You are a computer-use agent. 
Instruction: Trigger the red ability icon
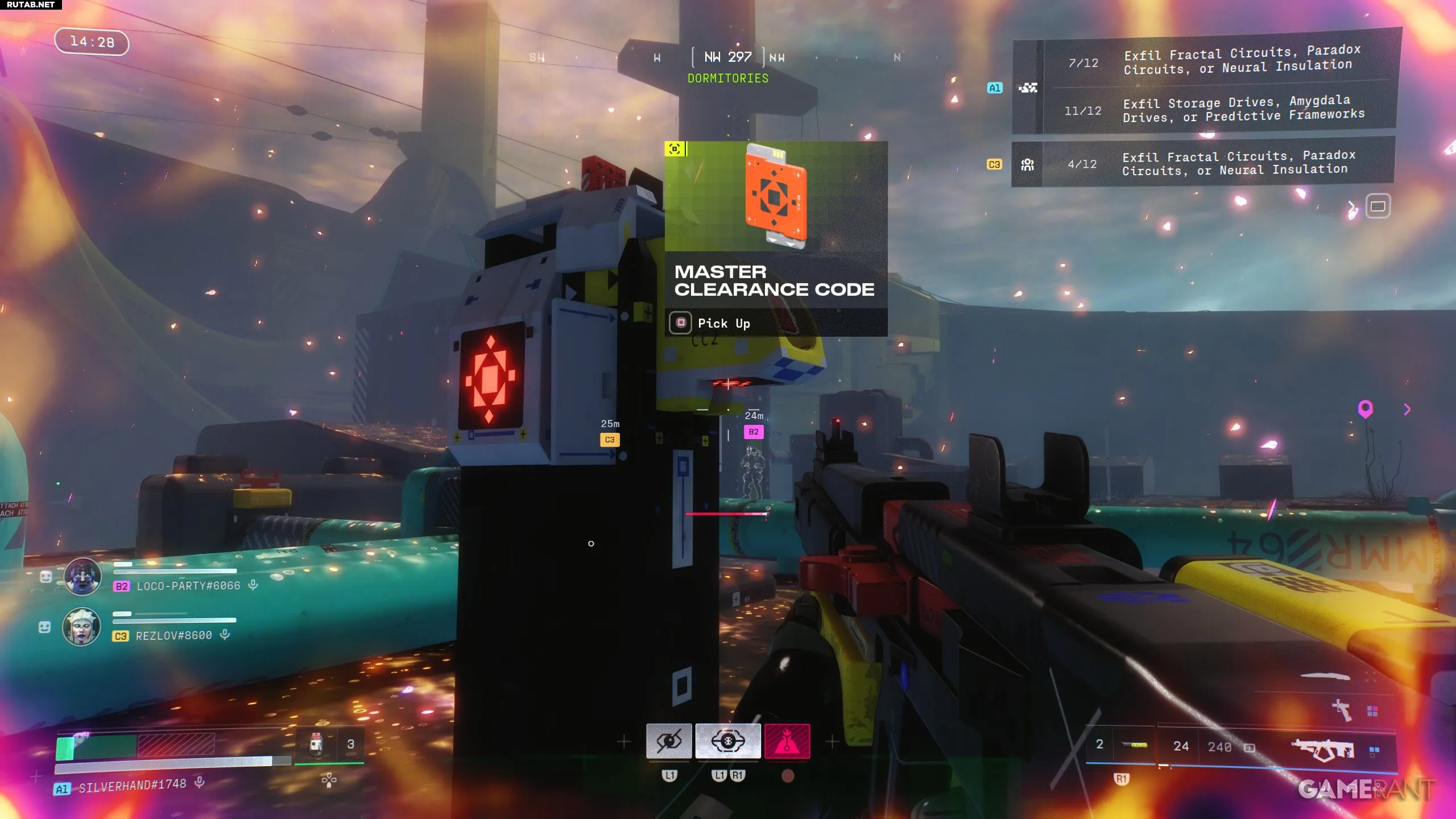(787, 741)
